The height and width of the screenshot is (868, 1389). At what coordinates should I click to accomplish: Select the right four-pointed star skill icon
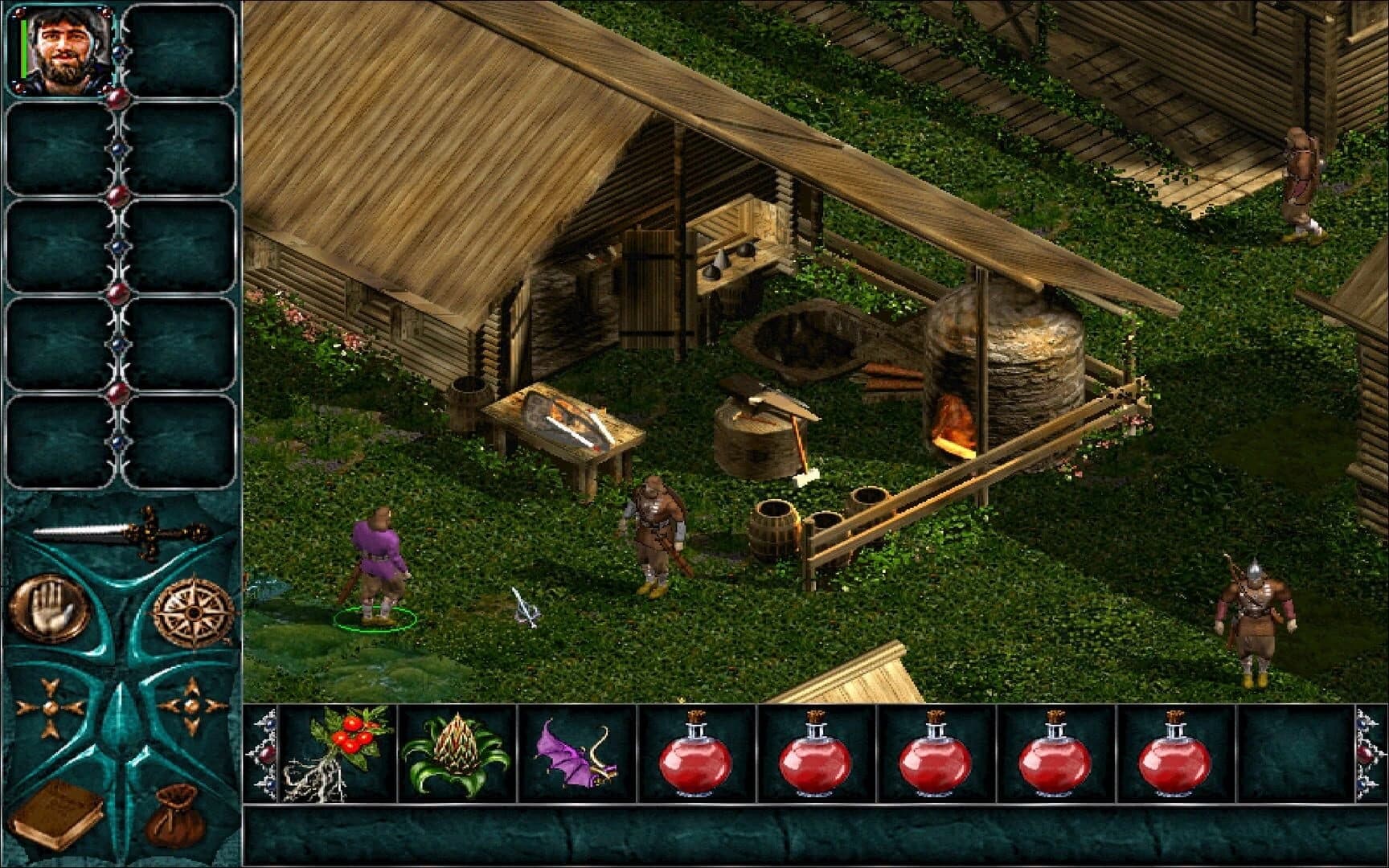point(191,707)
